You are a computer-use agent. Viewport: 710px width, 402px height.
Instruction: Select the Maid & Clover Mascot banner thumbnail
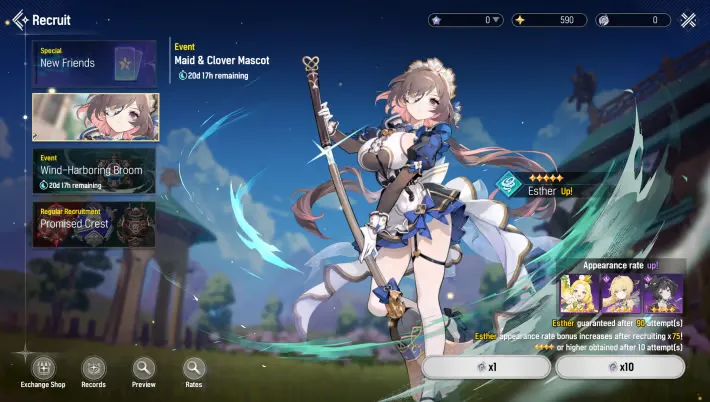[94, 117]
